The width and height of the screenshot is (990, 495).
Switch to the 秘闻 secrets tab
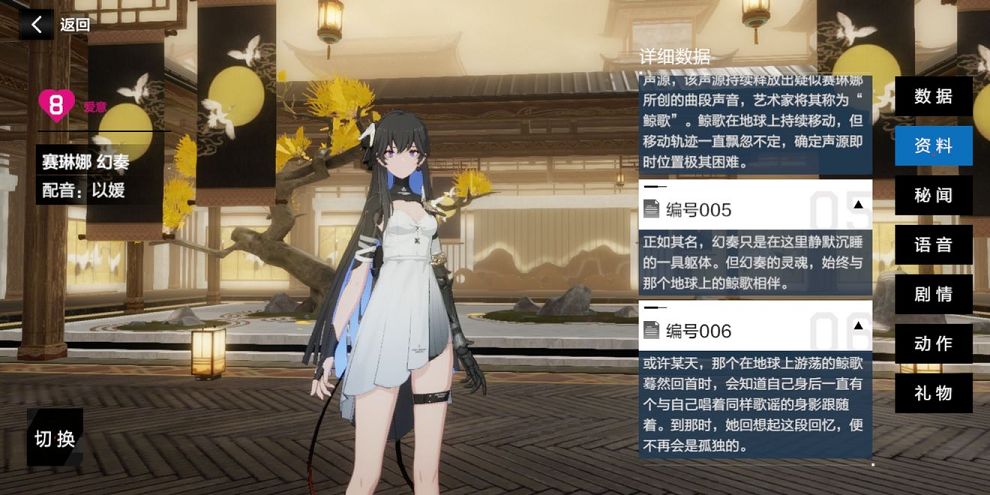pos(933,195)
